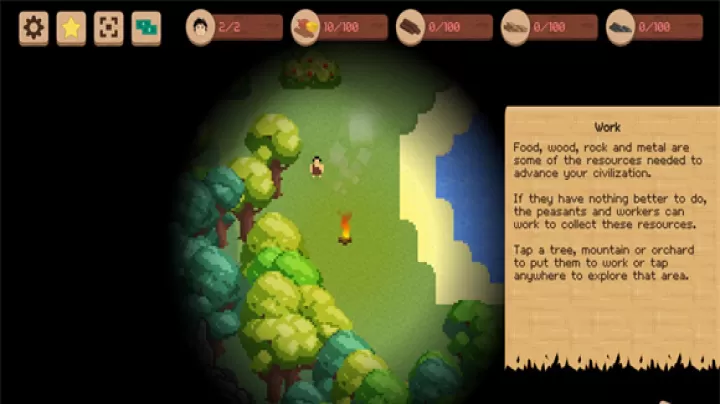Select the population face icon
720x404 pixels.
click(x=201, y=27)
